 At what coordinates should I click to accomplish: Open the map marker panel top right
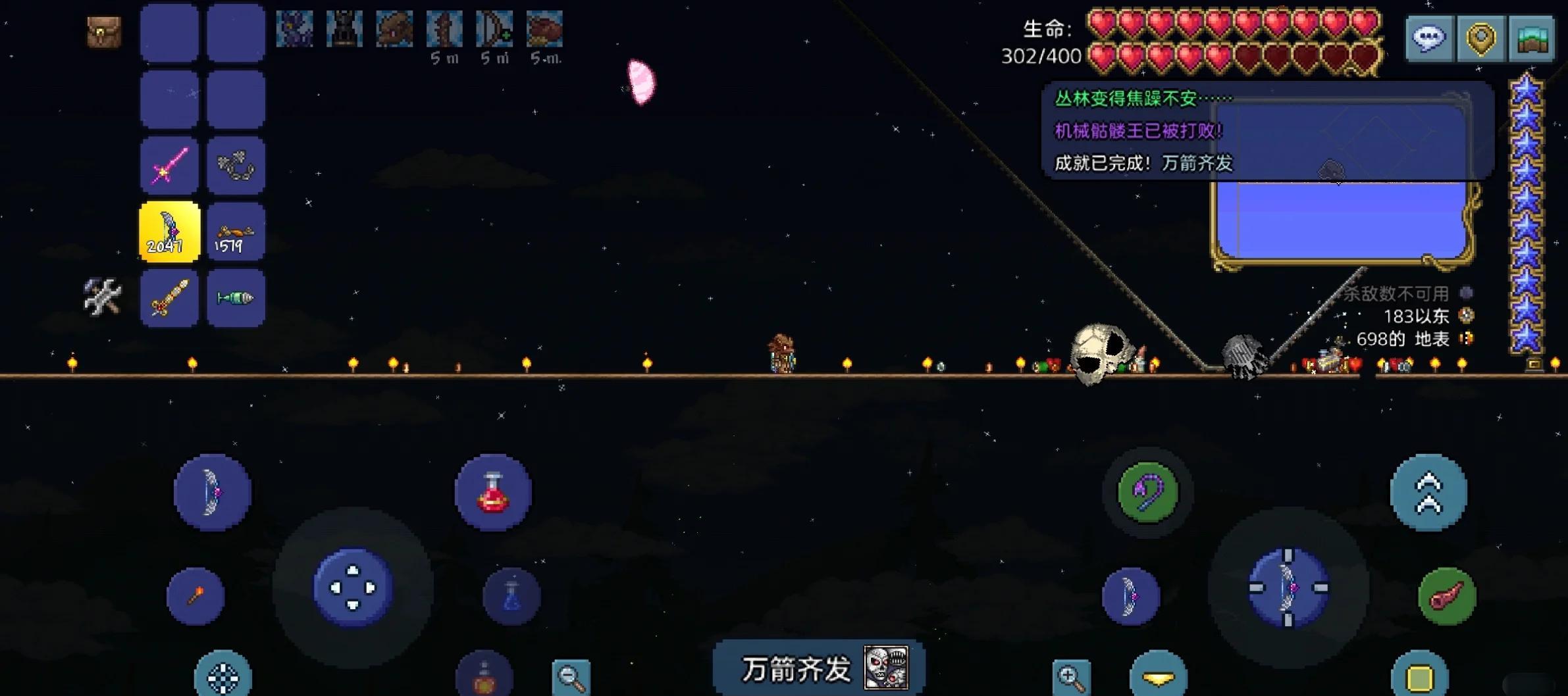1480,38
